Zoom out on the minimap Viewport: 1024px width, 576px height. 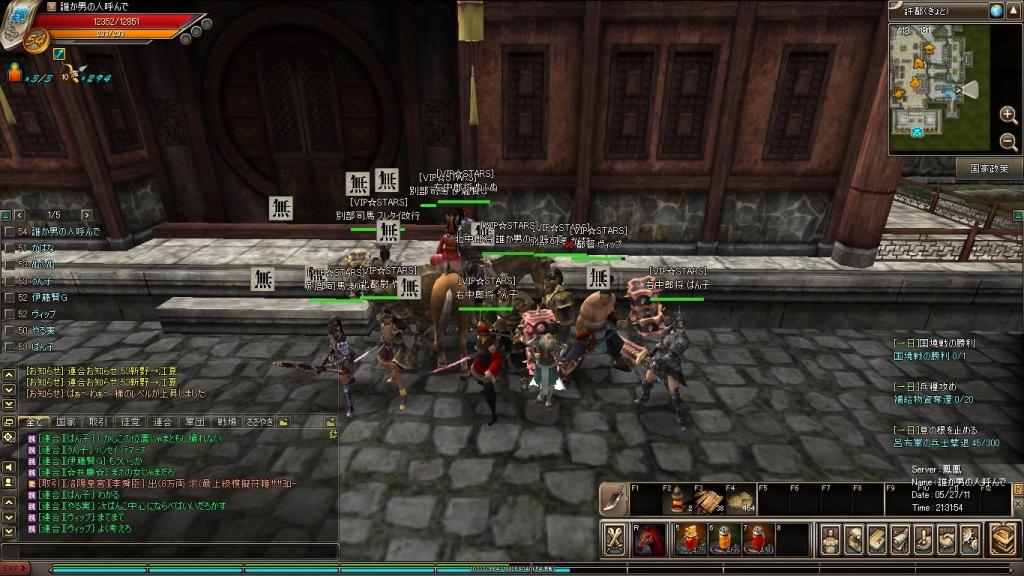(x=1008, y=140)
